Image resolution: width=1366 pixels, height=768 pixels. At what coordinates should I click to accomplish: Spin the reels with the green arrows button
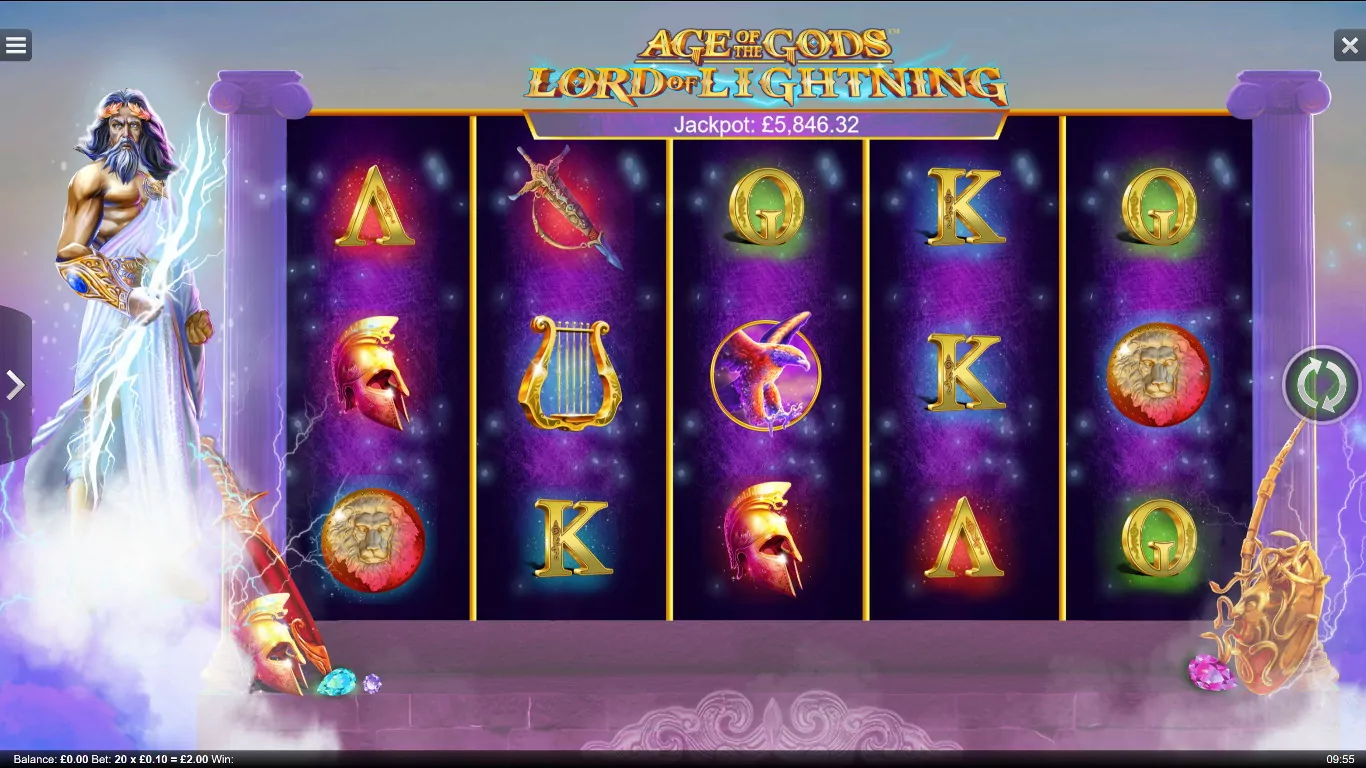tap(1321, 385)
